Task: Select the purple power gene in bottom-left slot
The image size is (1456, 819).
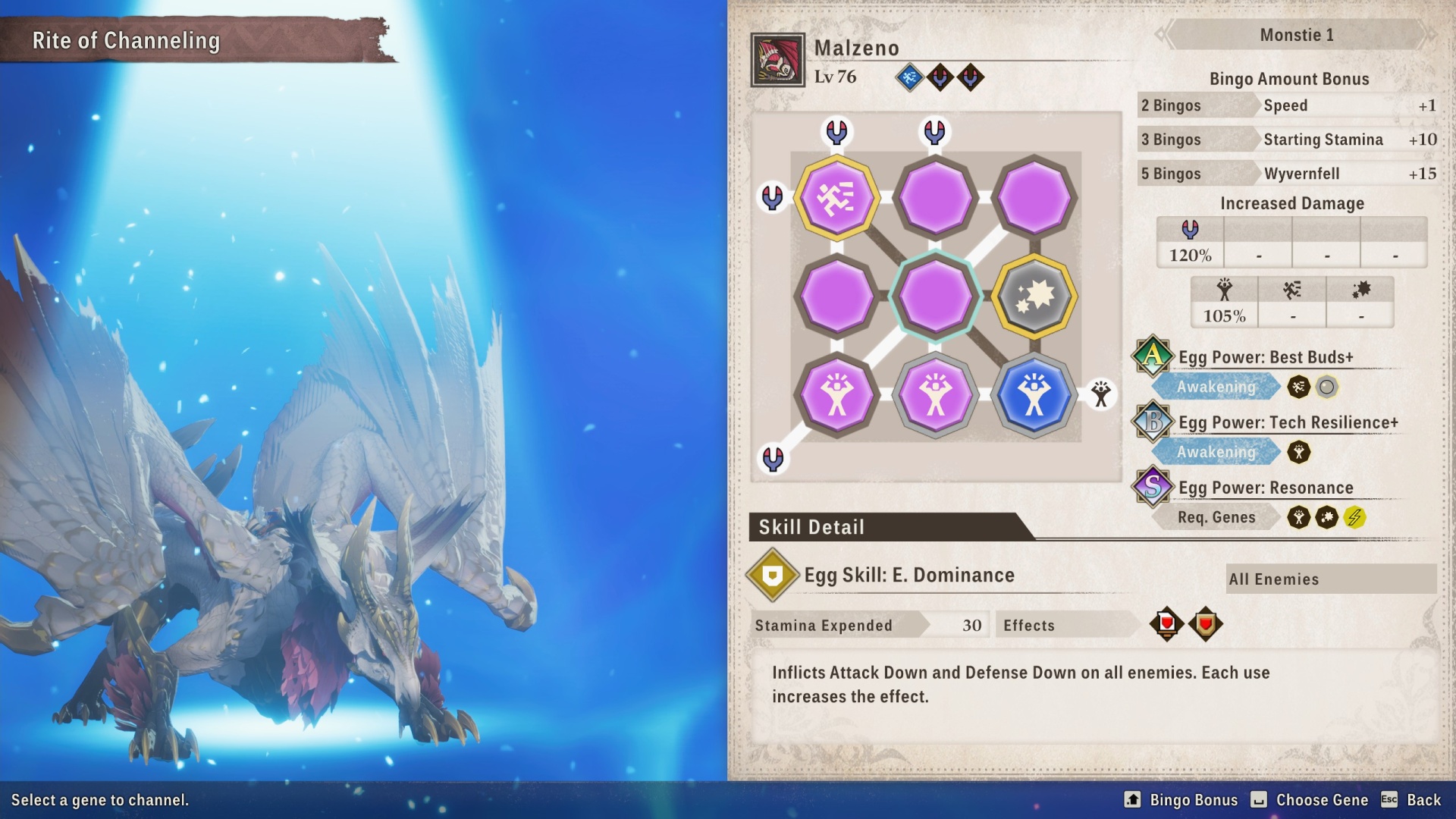Action: tap(837, 395)
